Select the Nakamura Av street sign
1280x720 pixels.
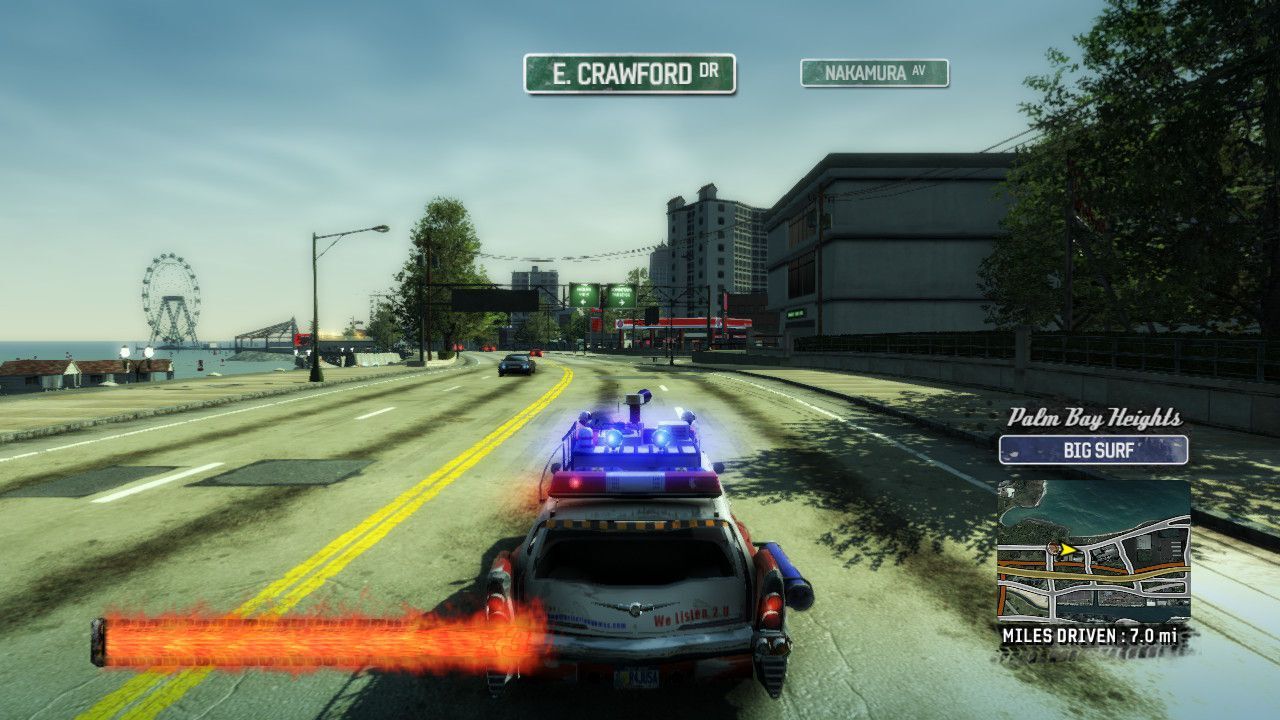874,73
